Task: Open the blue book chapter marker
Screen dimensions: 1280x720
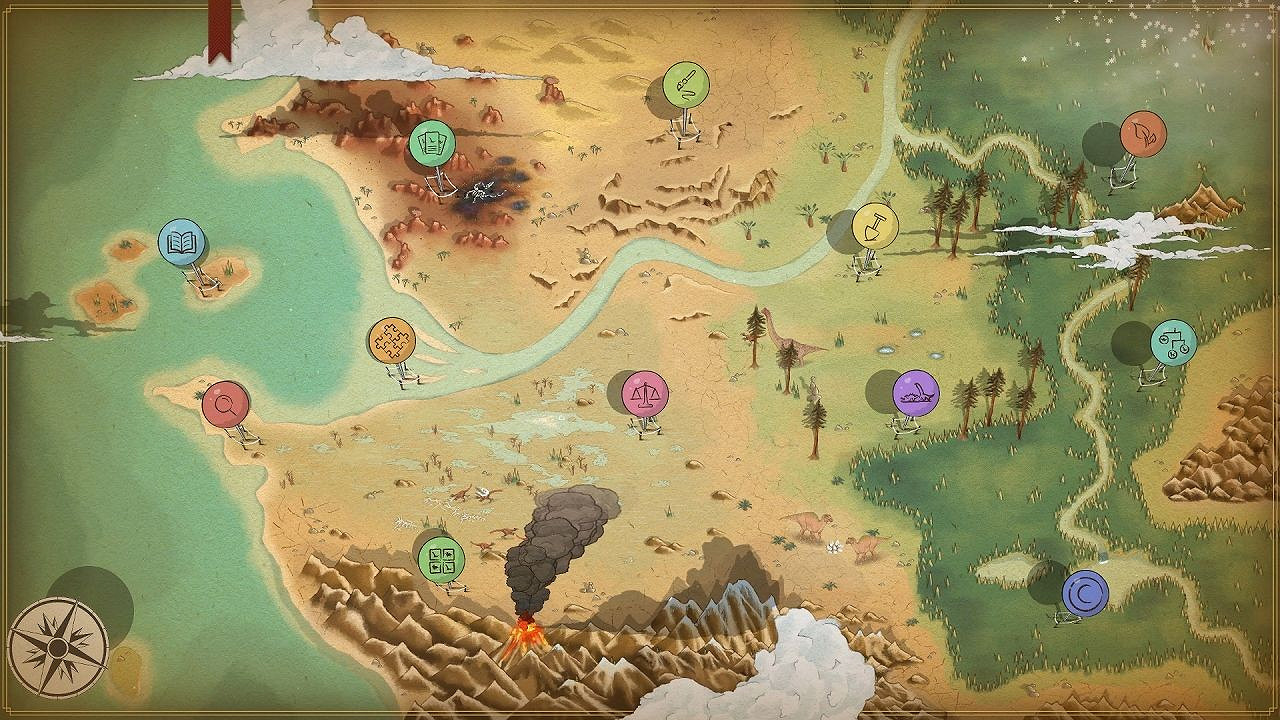Action: pos(182,241)
